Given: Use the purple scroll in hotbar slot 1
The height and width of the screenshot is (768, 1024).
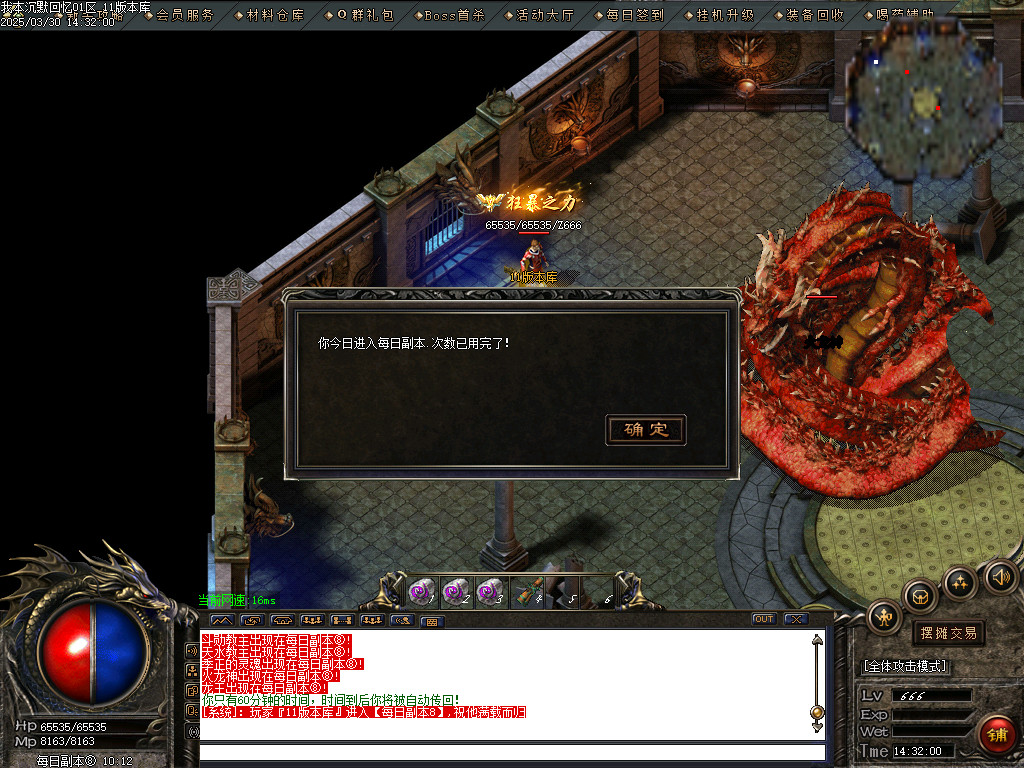Looking at the screenshot, I should coord(421,593).
